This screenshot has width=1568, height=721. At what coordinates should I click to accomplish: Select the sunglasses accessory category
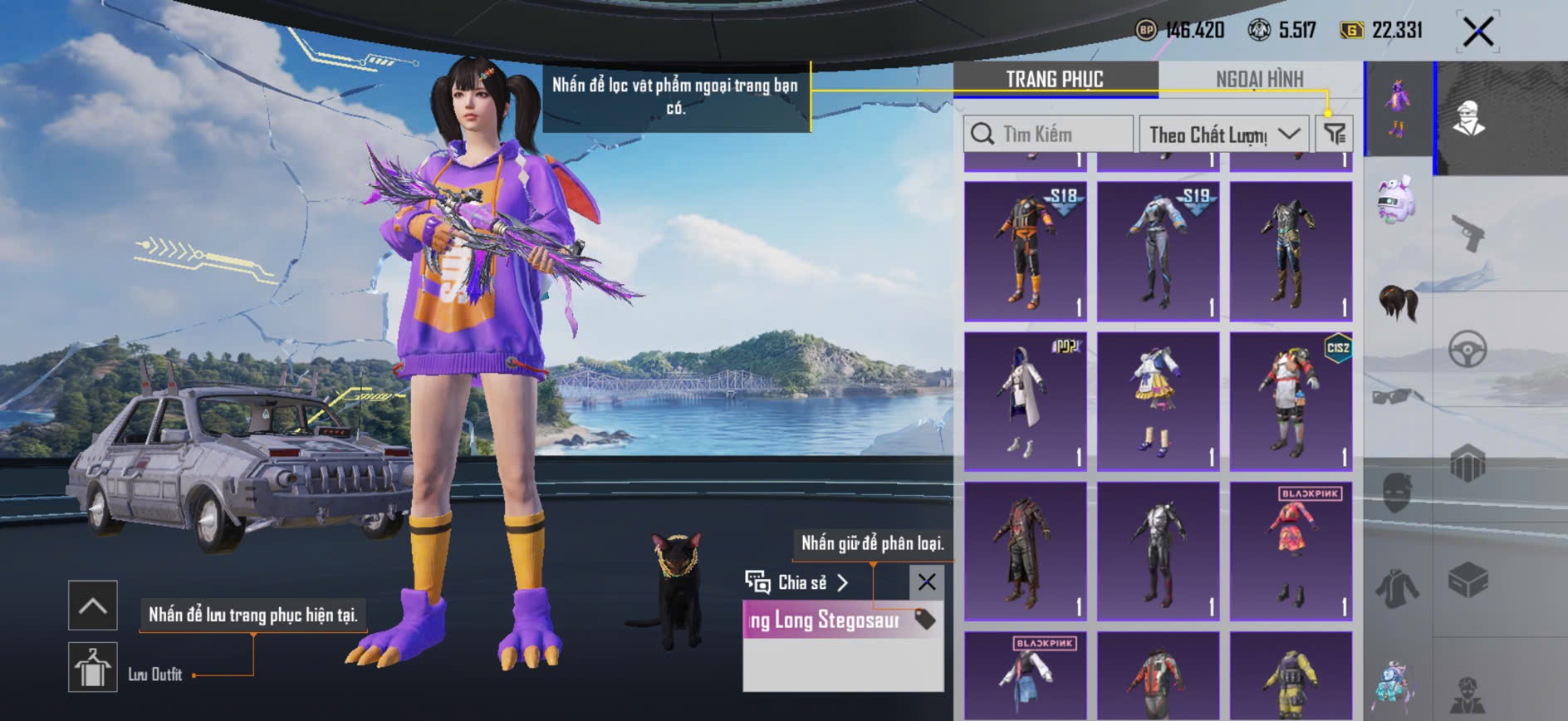1398,396
